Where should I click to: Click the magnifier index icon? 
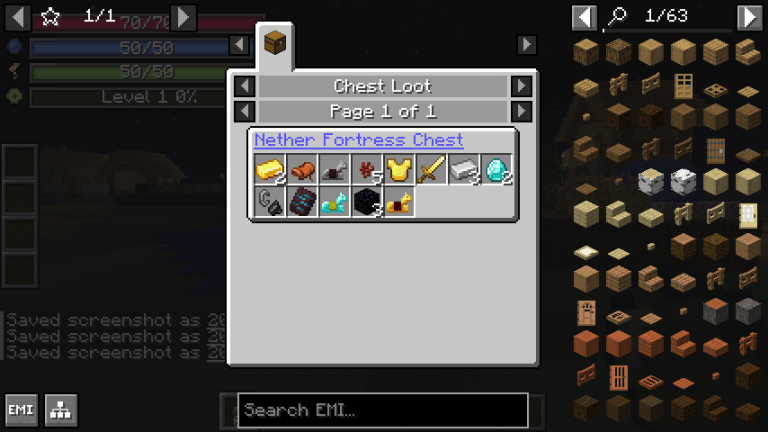pyautogui.click(x=617, y=17)
